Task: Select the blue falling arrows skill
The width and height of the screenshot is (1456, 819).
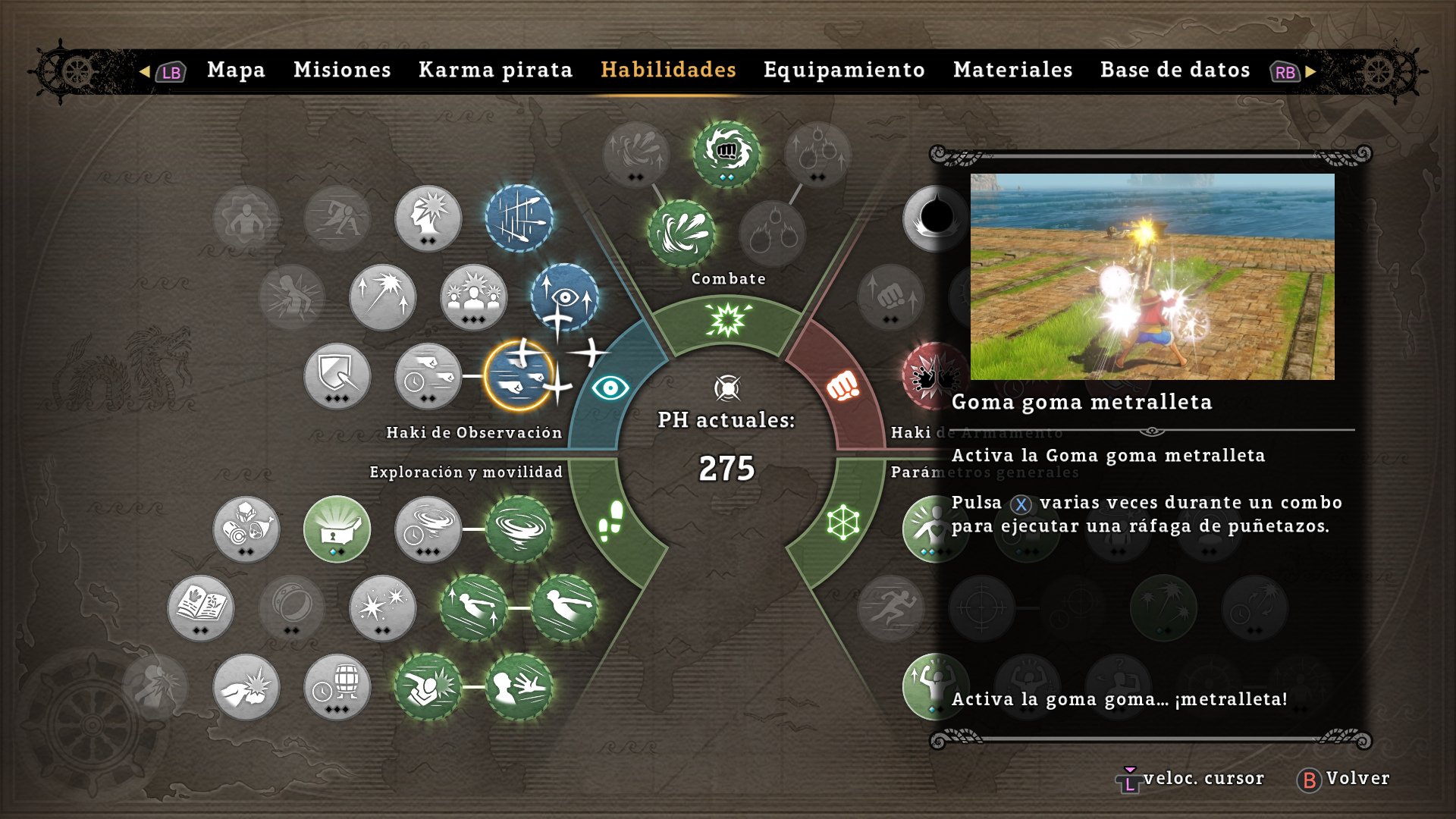Action: [519, 218]
